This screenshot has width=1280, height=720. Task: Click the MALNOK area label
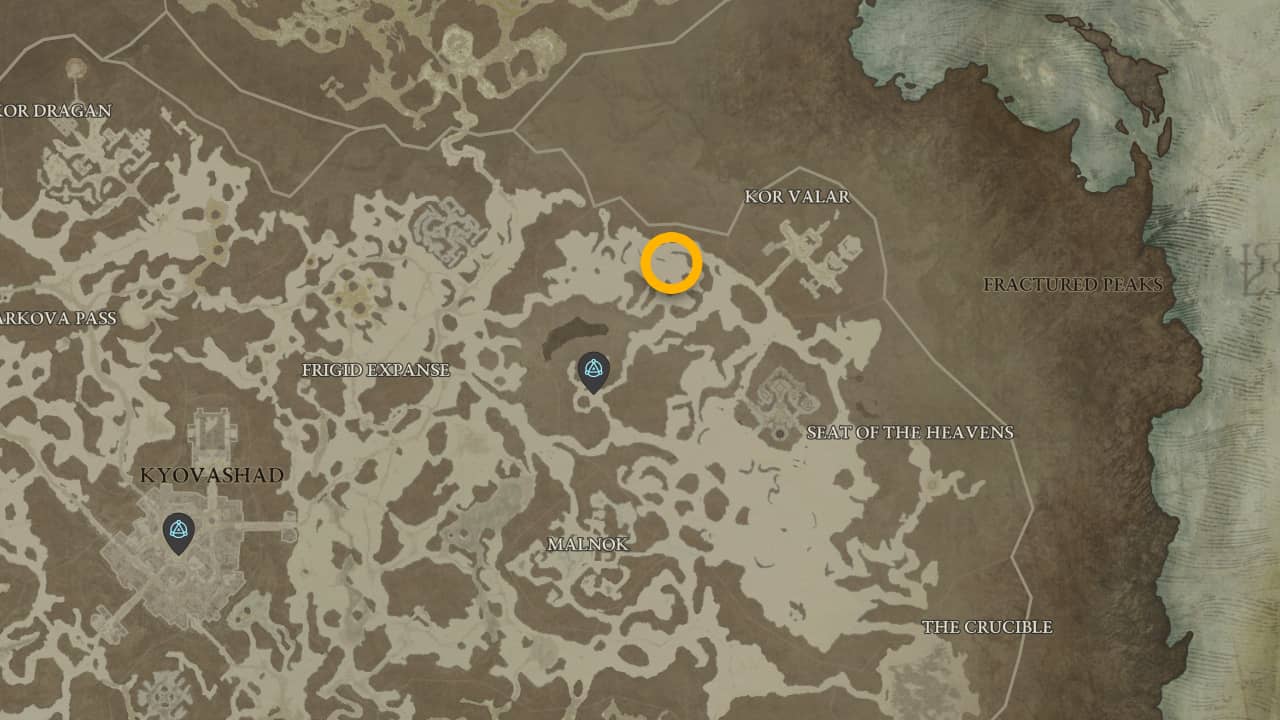tap(589, 545)
